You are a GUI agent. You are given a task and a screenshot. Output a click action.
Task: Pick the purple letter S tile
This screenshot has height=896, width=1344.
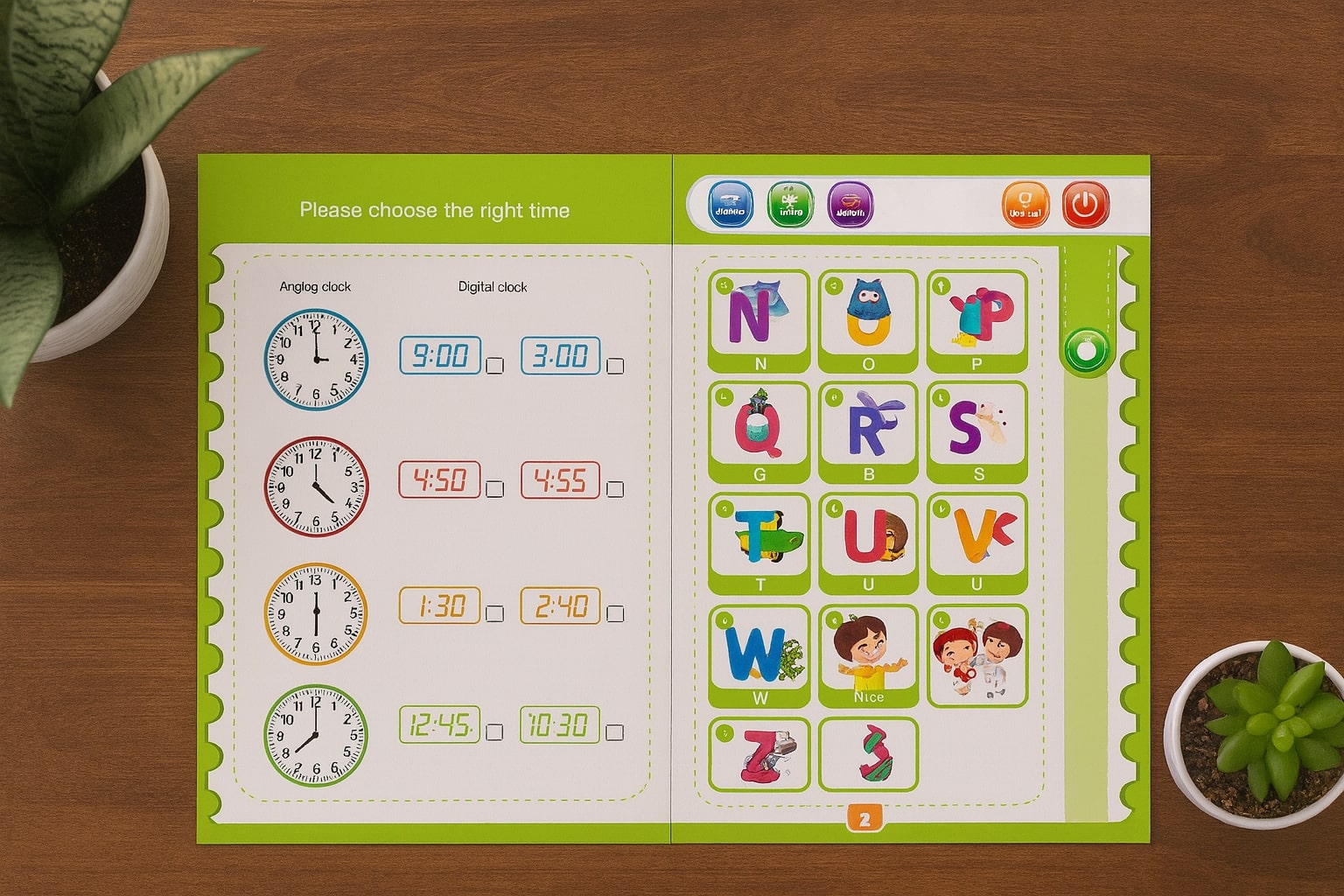click(976, 431)
